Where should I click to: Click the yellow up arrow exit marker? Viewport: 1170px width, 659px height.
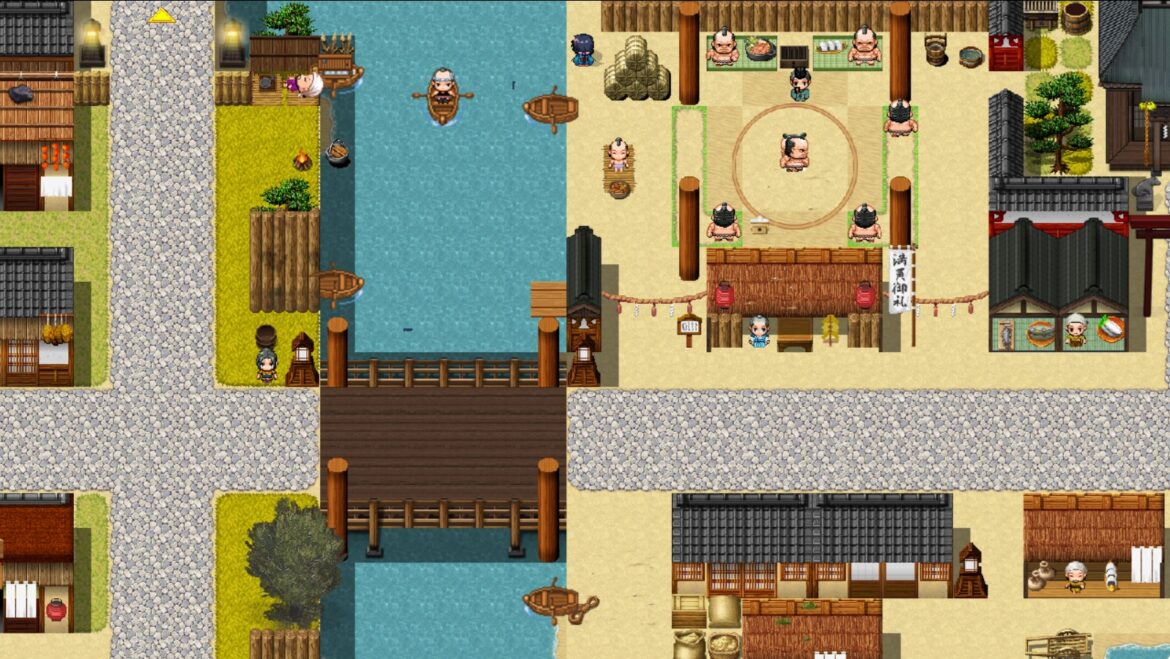(162, 15)
